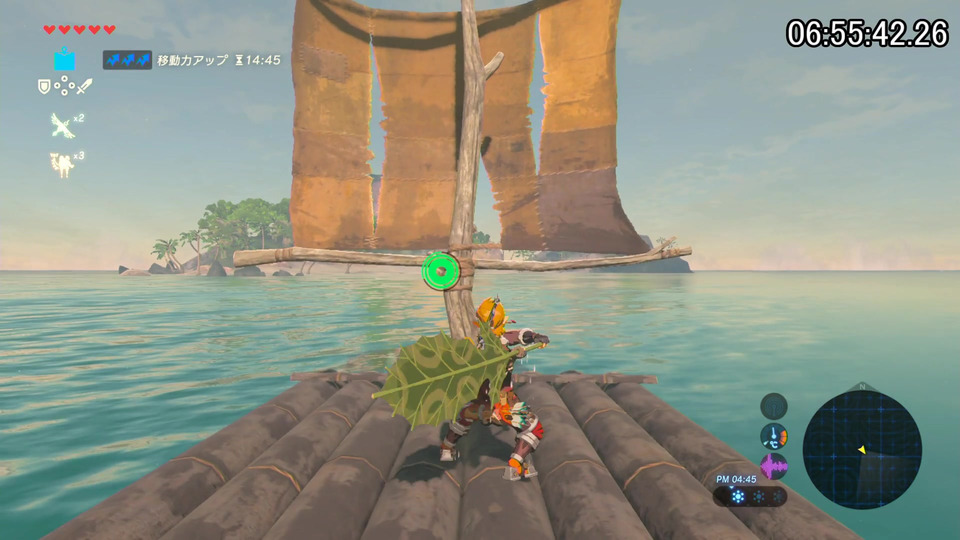Click the sword quick-select icon
The height and width of the screenshot is (540, 960).
pos(85,87)
